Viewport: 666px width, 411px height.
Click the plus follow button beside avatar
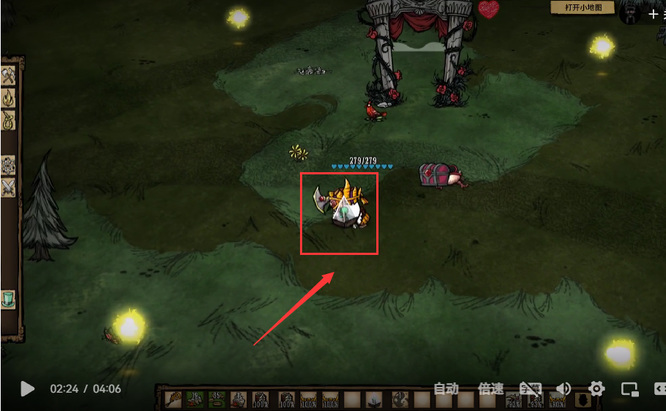coord(654,14)
